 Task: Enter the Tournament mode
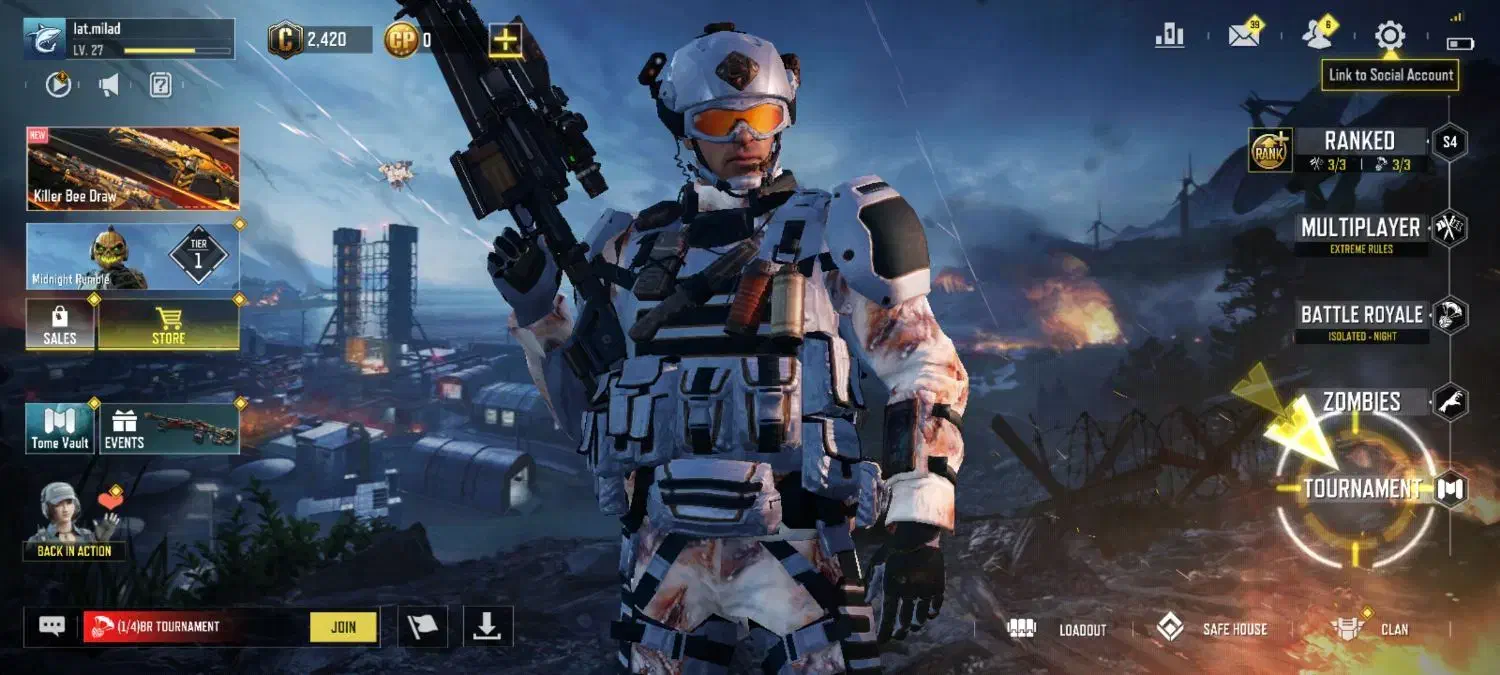[1362, 489]
